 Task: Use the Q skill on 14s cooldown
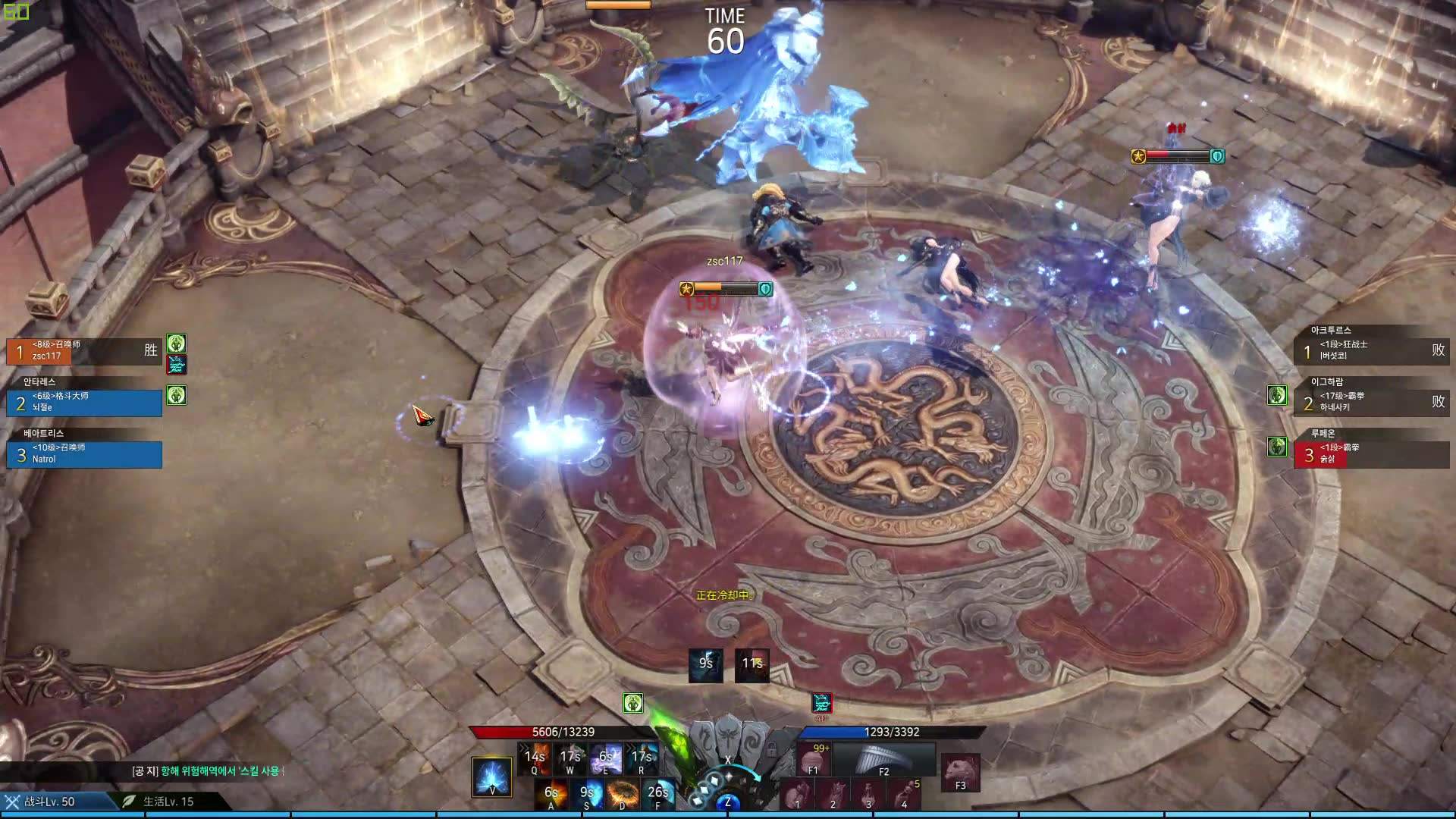(535, 758)
